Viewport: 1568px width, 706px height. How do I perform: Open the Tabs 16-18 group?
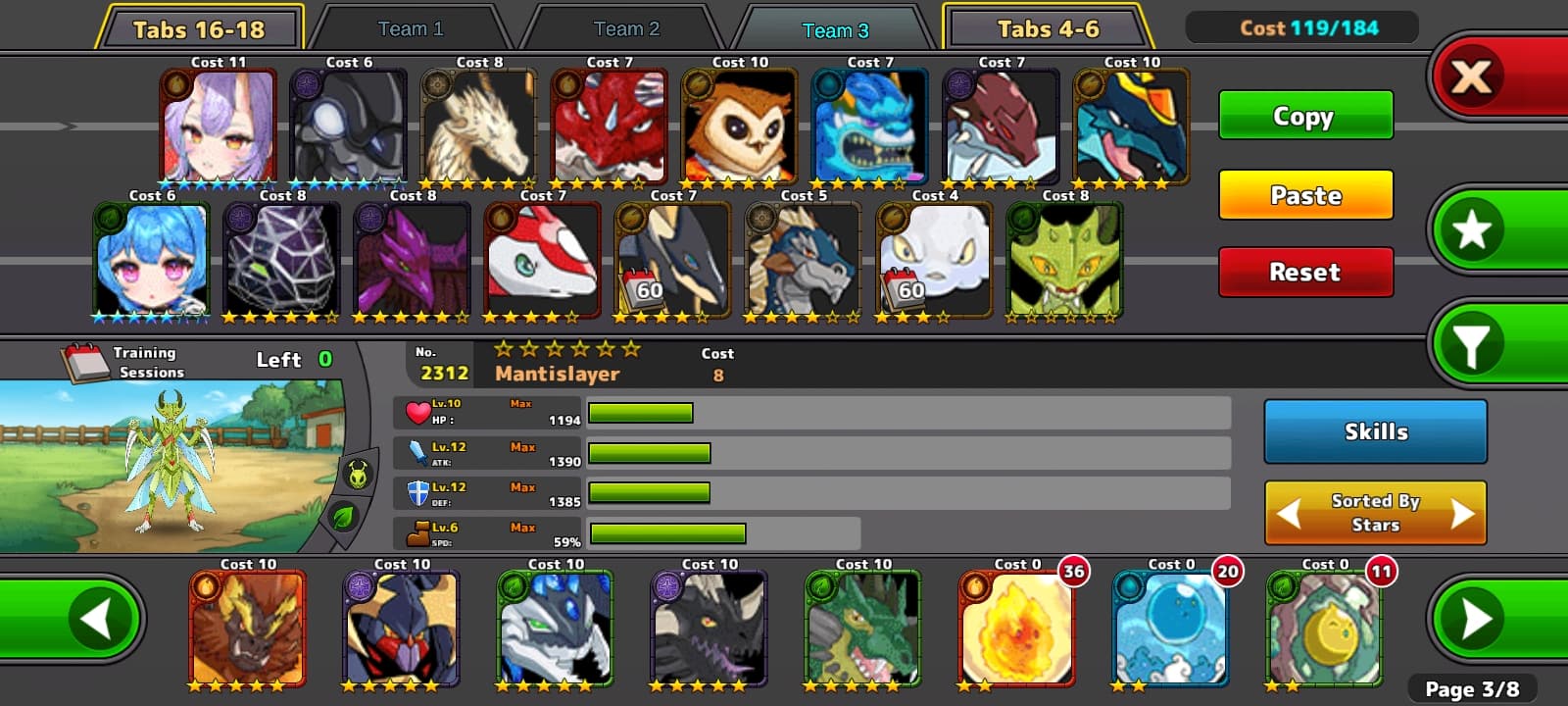point(199,29)
